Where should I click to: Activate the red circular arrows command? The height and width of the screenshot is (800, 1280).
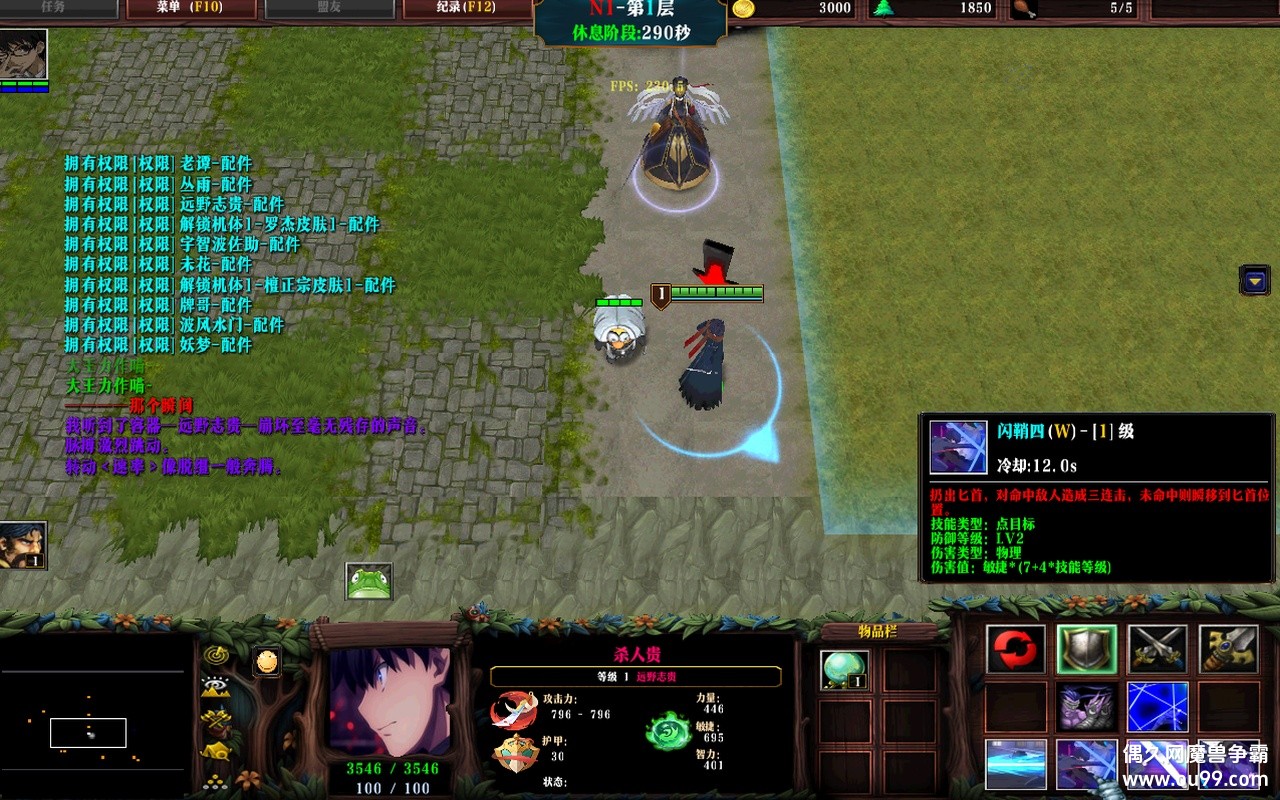(x=1016, y=650)
